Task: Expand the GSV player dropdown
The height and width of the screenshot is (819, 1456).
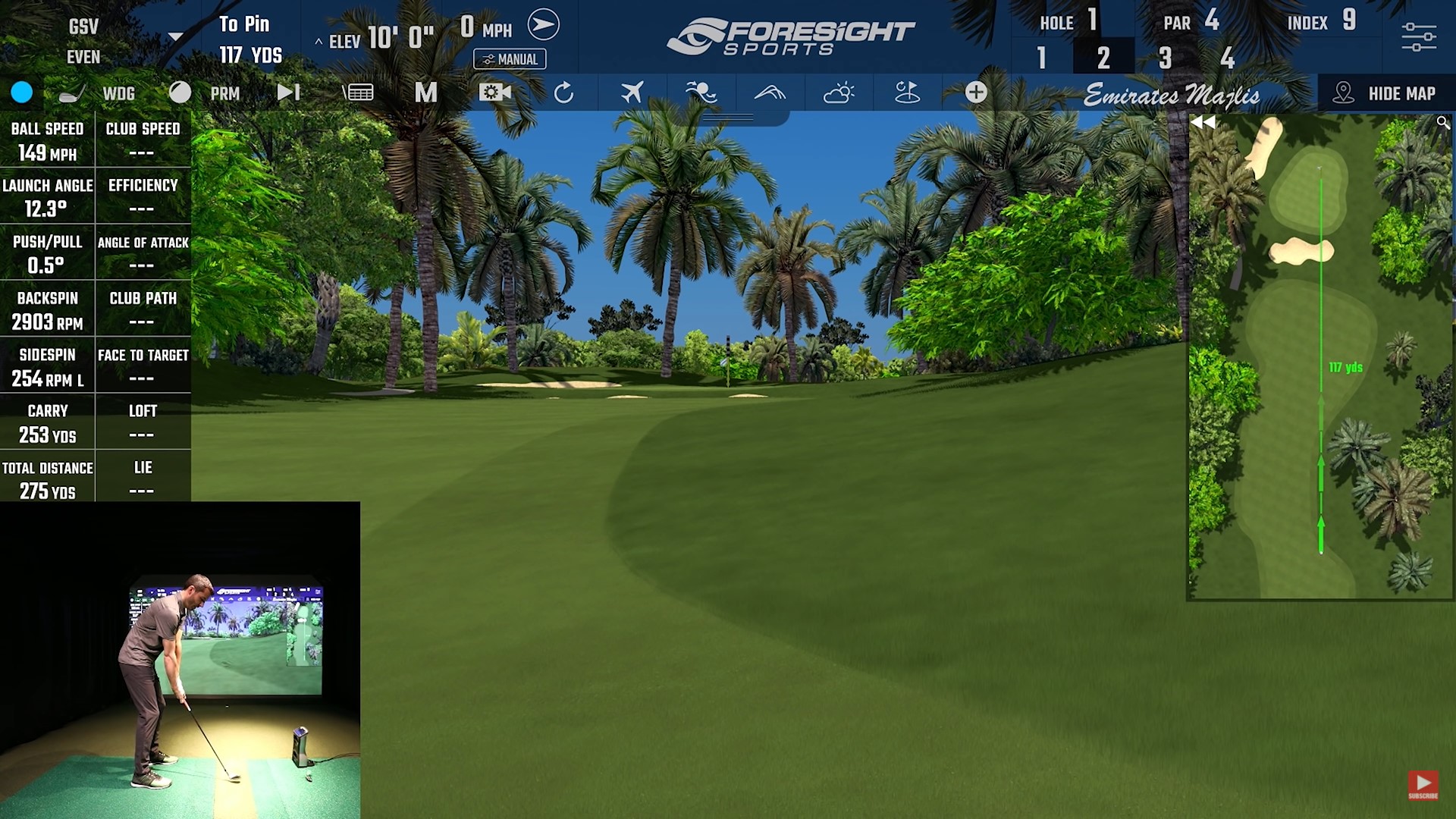Action: tap(176, 34)
